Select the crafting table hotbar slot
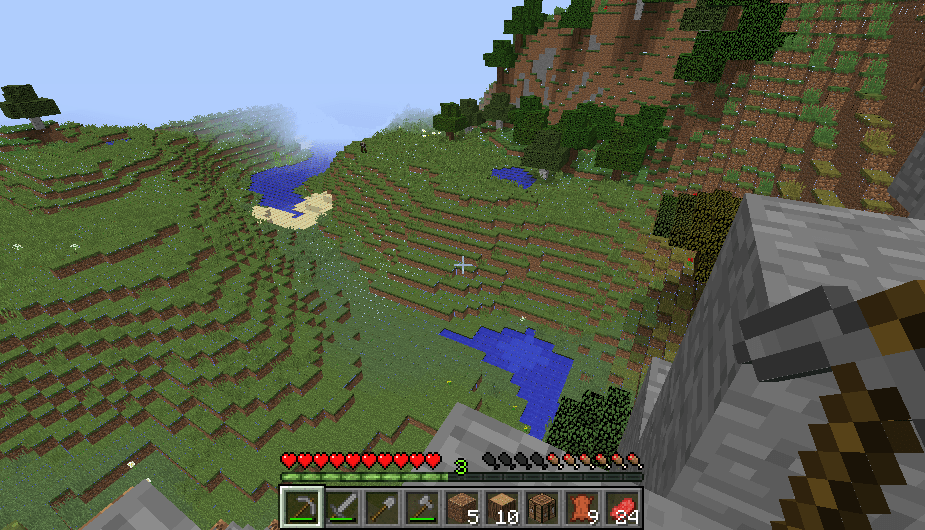Viewport: 925px width, 530px height. (x=542, y=507)
